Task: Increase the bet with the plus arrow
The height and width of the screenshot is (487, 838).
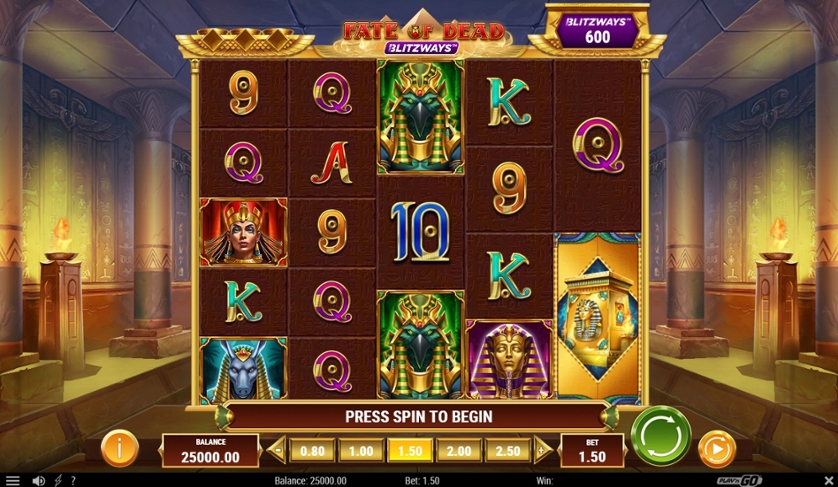Action: [542, 451]
